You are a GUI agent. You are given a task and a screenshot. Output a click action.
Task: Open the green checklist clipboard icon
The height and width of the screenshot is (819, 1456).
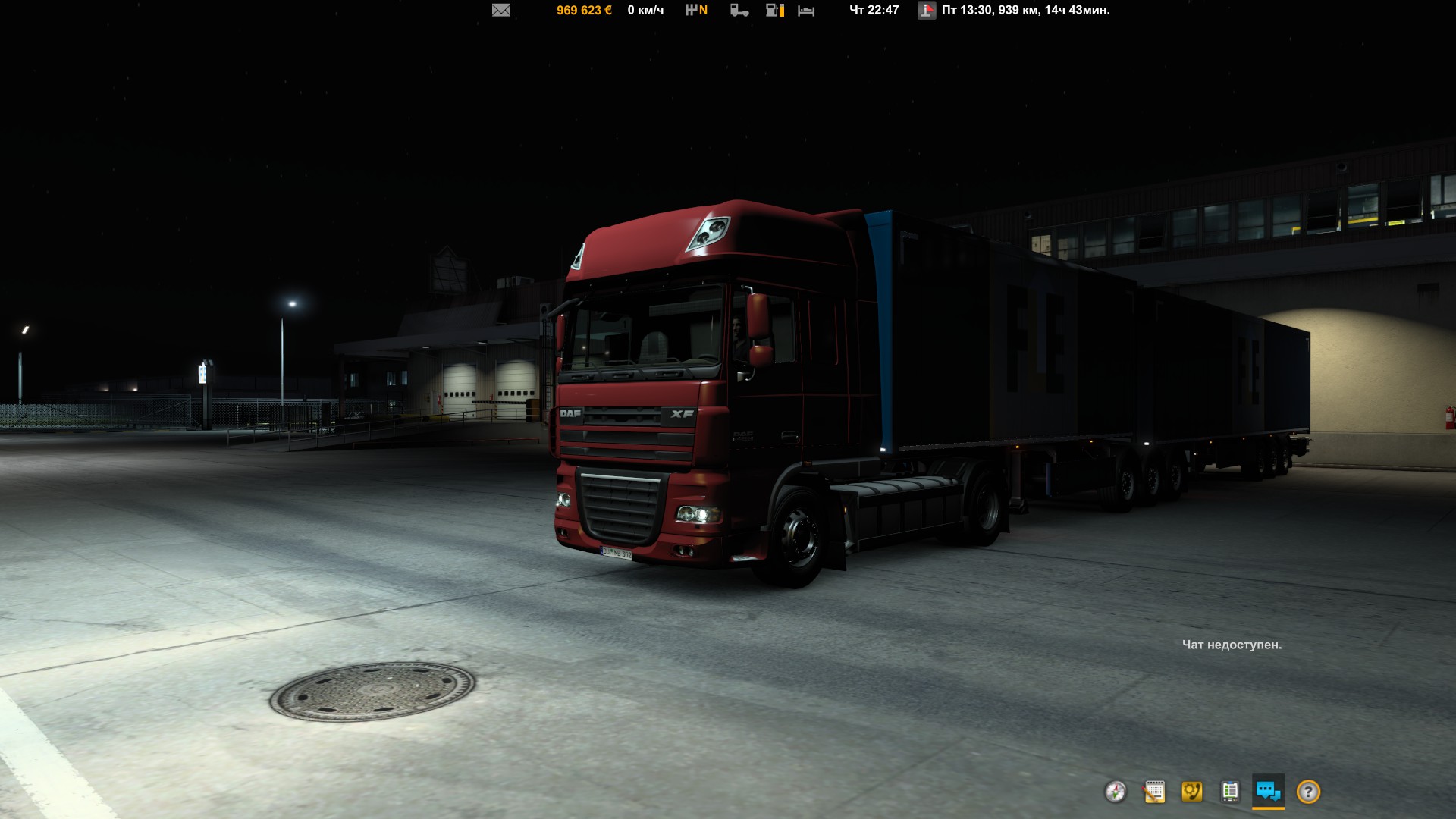[x=1230, y=792]
